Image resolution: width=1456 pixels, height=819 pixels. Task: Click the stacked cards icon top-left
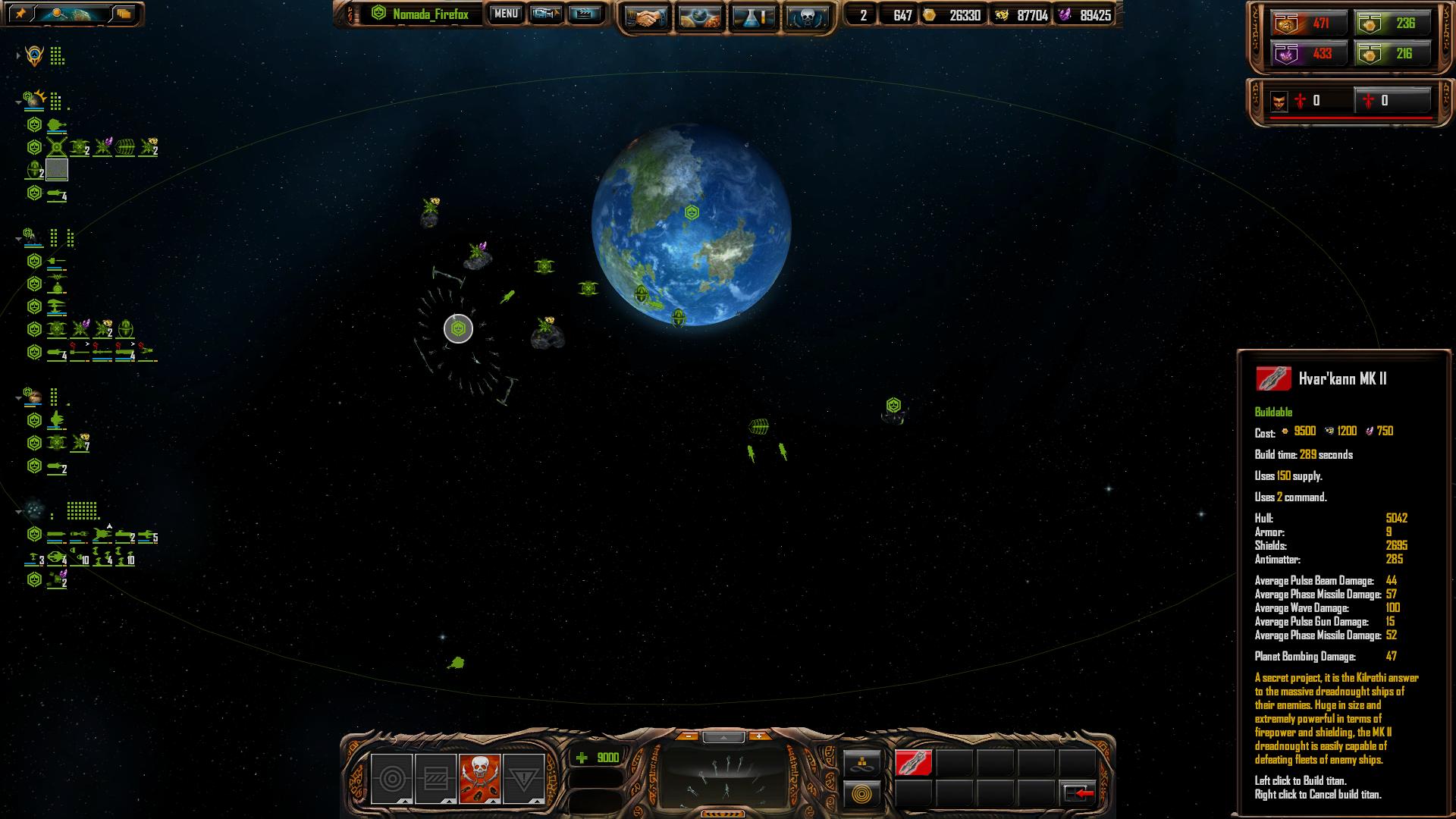click(124, 14)
